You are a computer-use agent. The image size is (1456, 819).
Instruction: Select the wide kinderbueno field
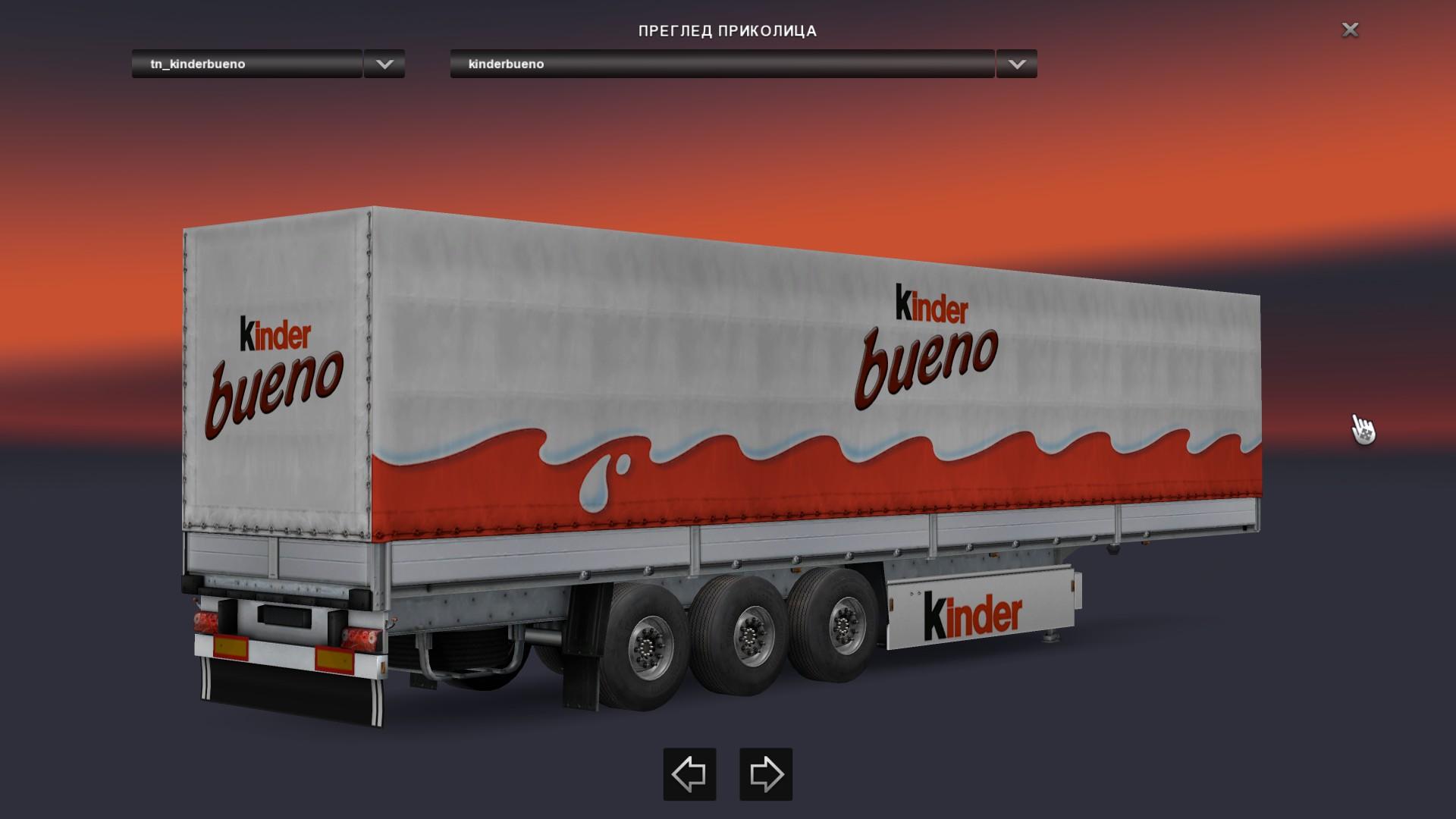[722, 64]
